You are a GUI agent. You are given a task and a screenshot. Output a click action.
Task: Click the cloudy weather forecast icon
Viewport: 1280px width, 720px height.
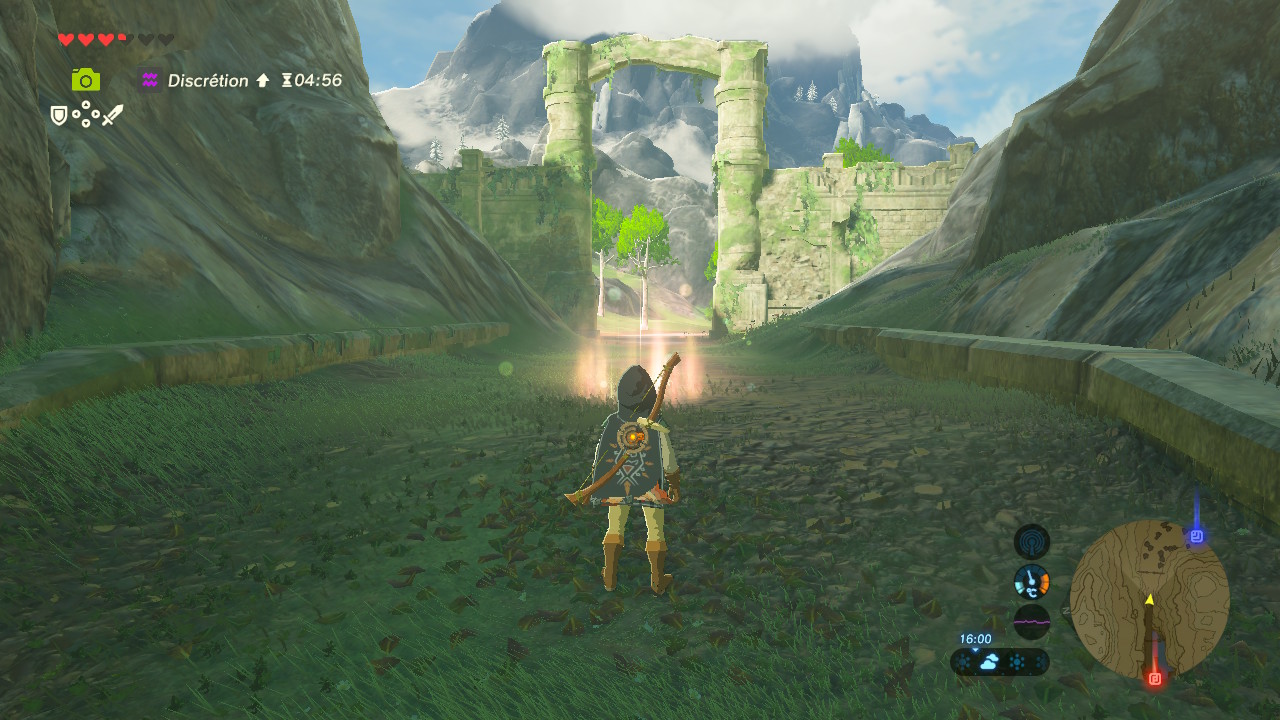[x=988, y=662]
